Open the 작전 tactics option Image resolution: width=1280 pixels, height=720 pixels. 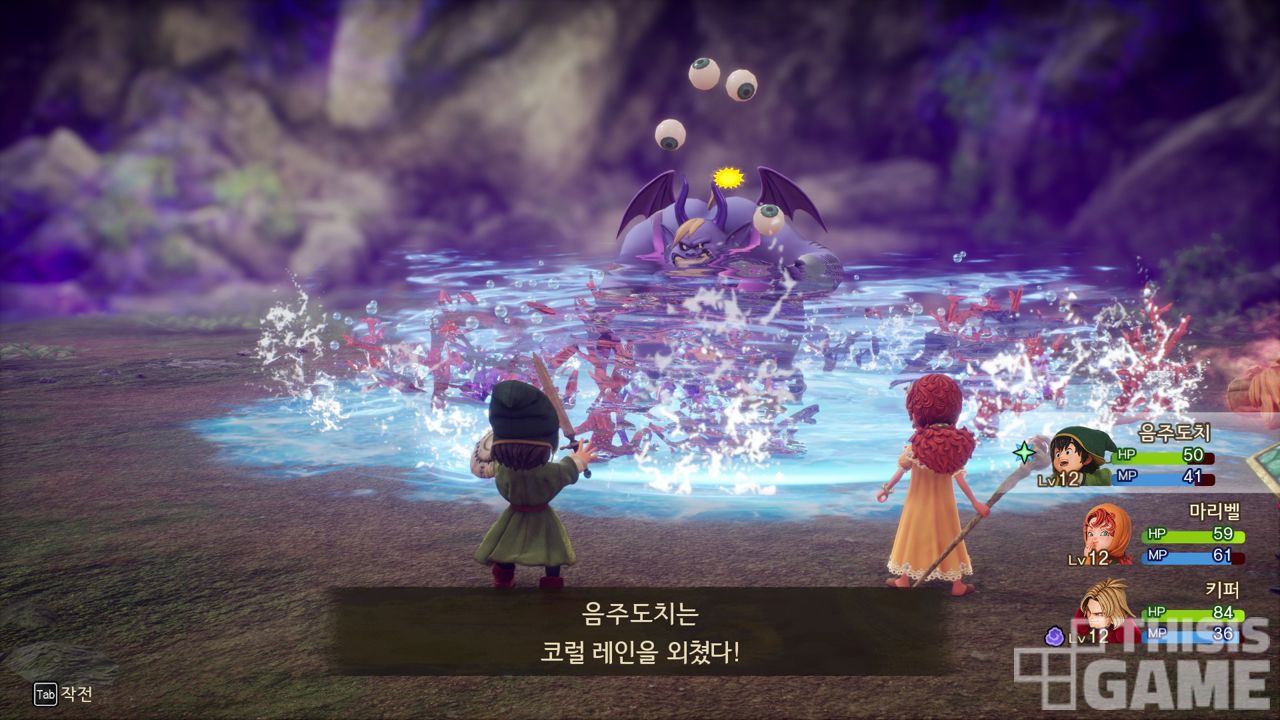[63, 694]
